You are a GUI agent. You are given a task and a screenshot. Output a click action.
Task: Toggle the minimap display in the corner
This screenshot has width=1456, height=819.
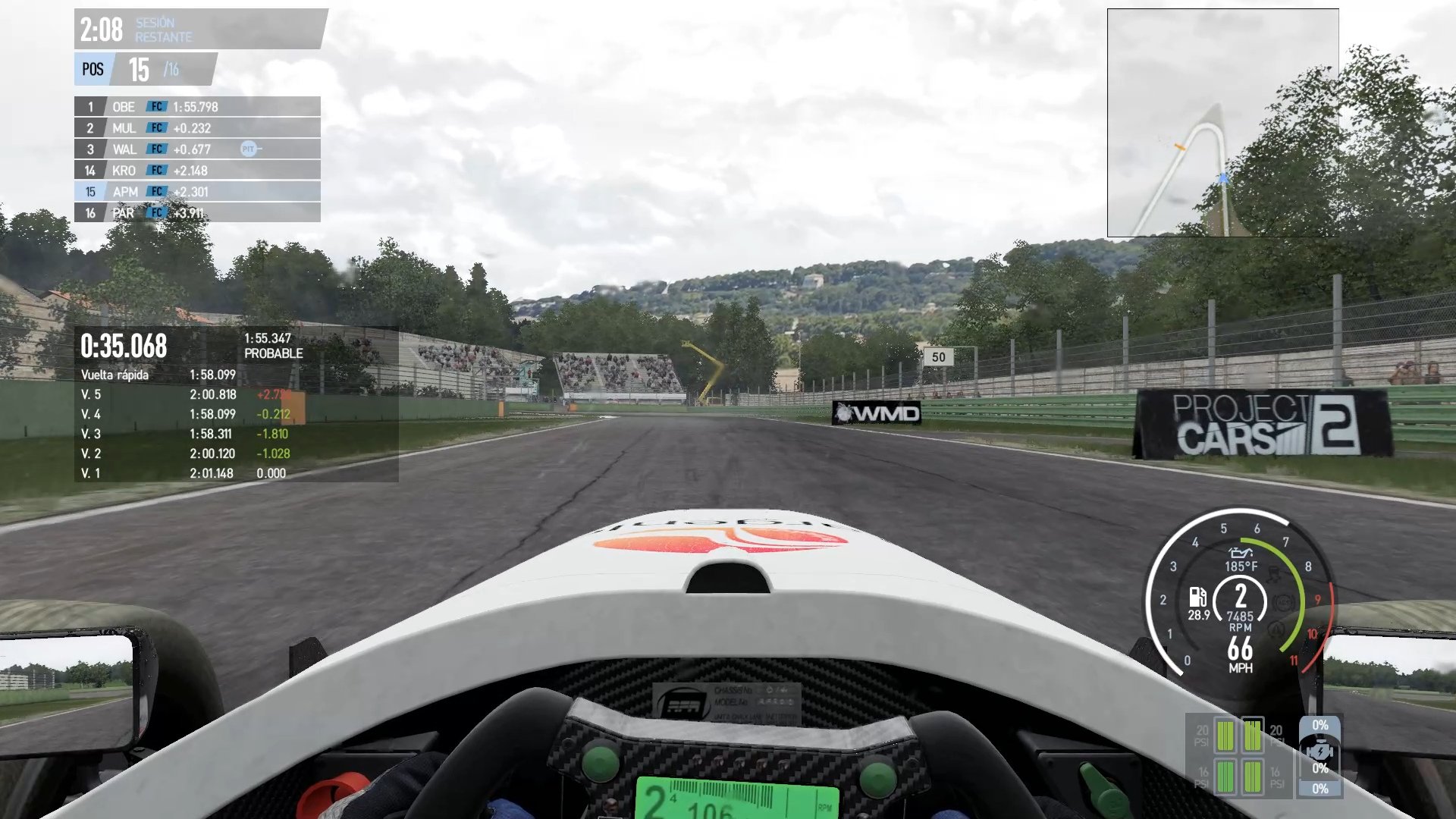tap(1223, 121)
